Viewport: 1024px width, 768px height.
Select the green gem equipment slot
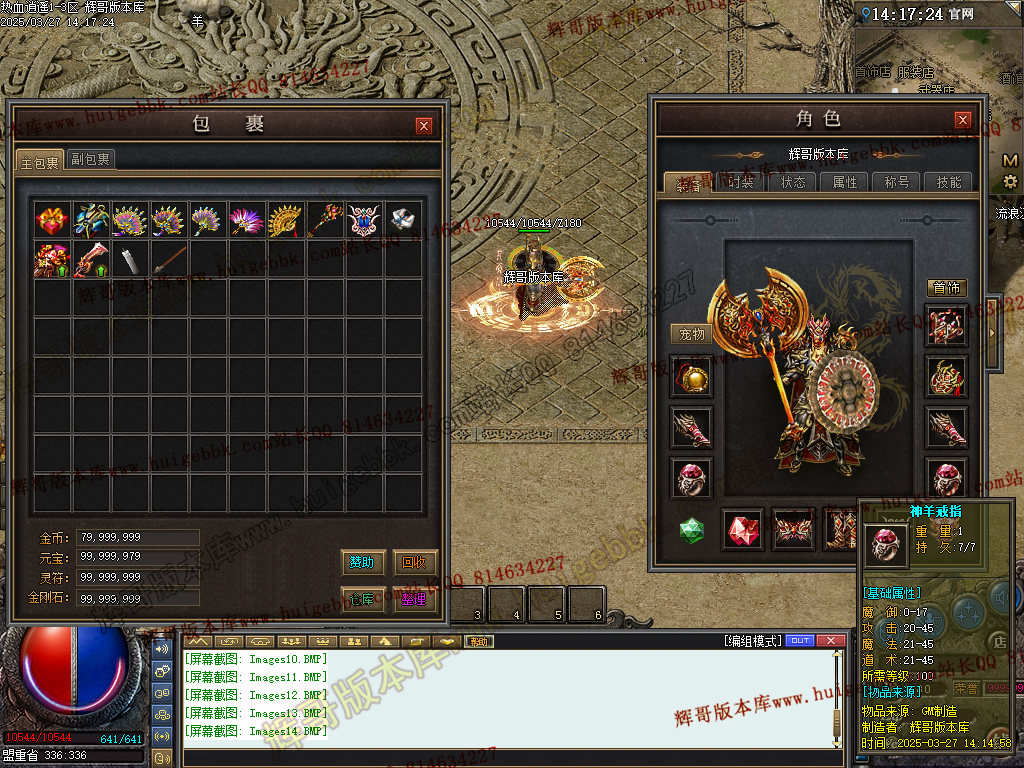click(692, 530)
